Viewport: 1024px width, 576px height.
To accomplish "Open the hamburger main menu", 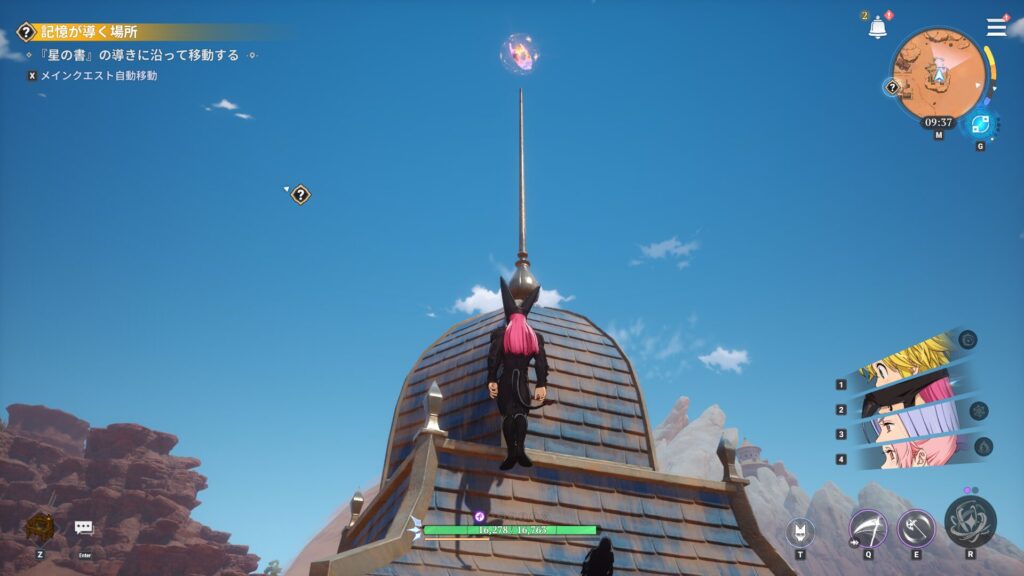I will 996,28.
